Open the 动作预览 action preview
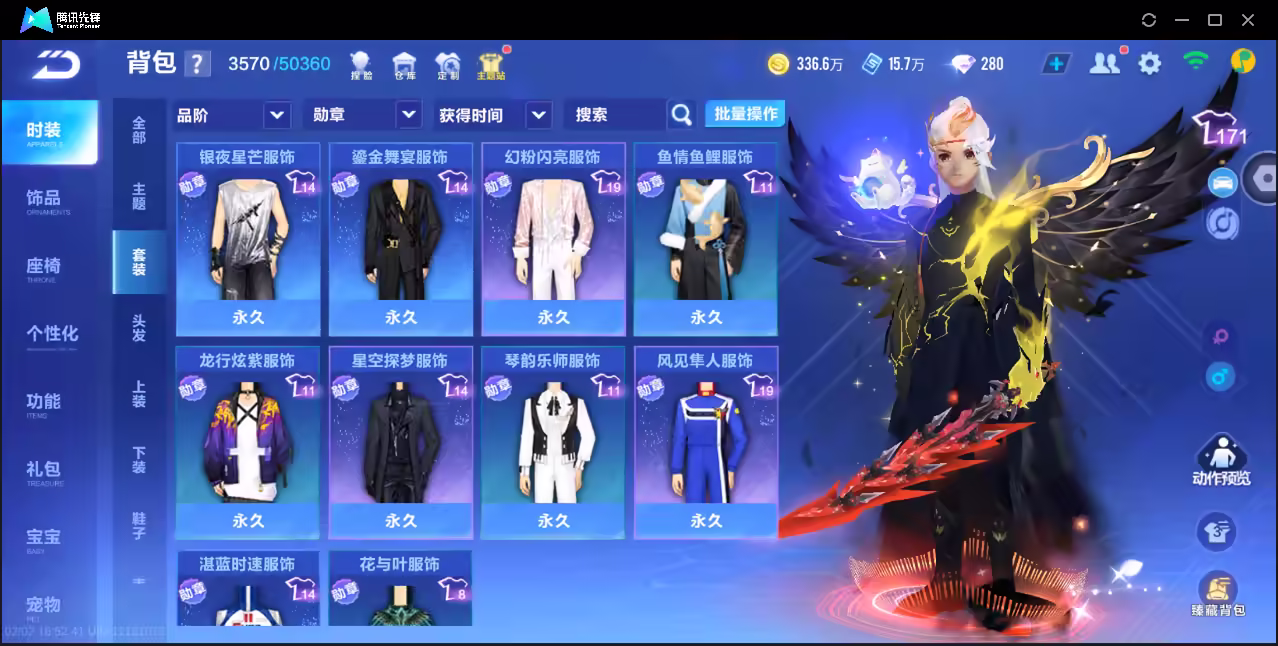Screen dimensions: 1278x646 [x=1221, y=461]
